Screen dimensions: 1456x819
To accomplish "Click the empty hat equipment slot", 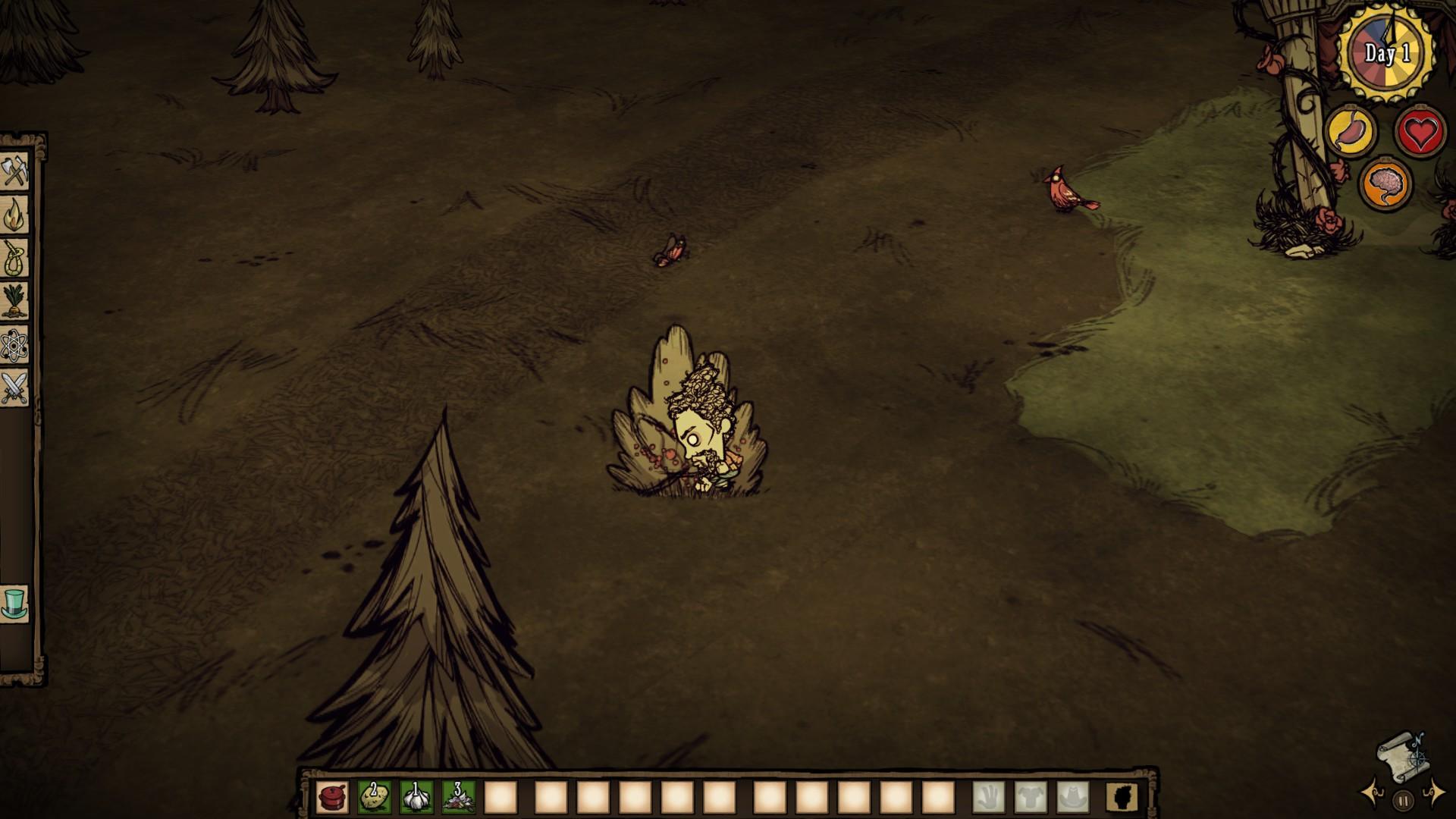I will click(x=1072, y=797).
